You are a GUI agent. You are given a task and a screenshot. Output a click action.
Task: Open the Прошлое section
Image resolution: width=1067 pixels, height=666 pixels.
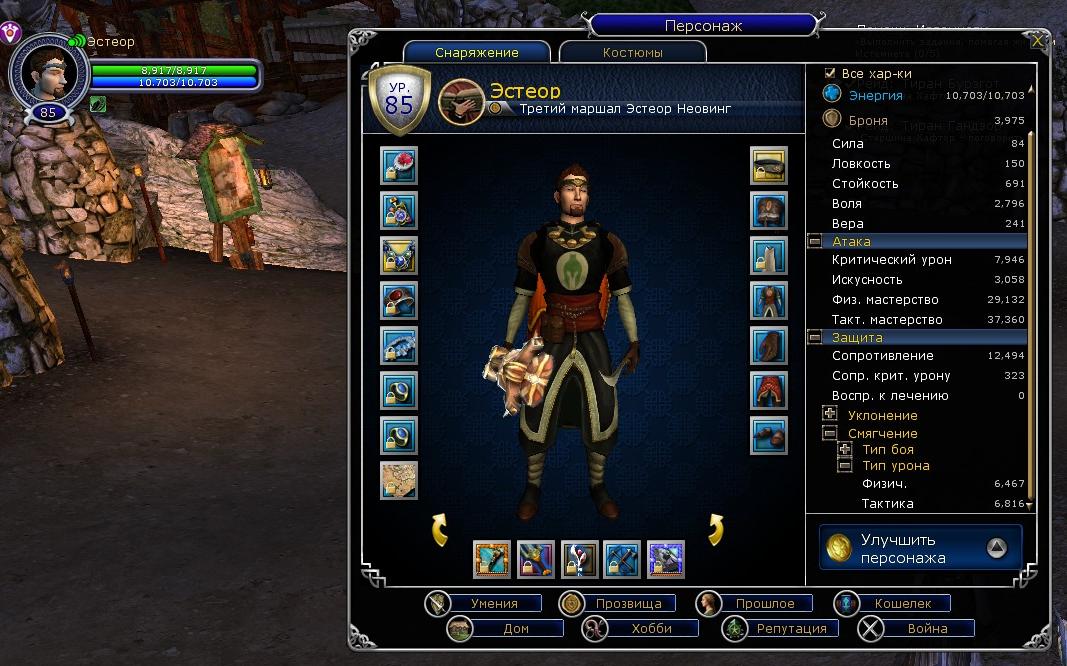tap(765, 603)
